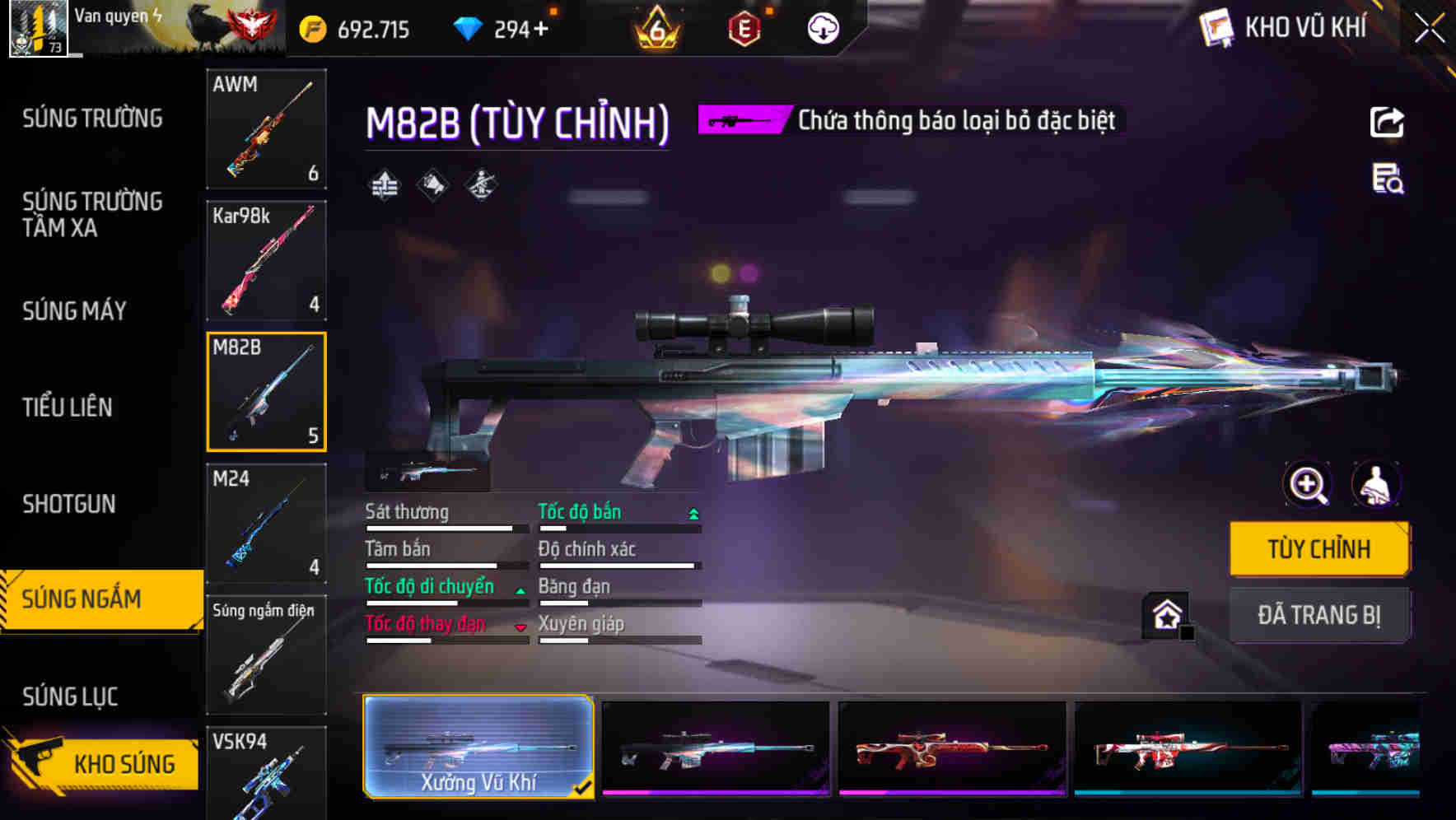Click the cloud download icon in top bar
Image resolution: width=1456 pixels, height=820 pixels.
[821, 27]
